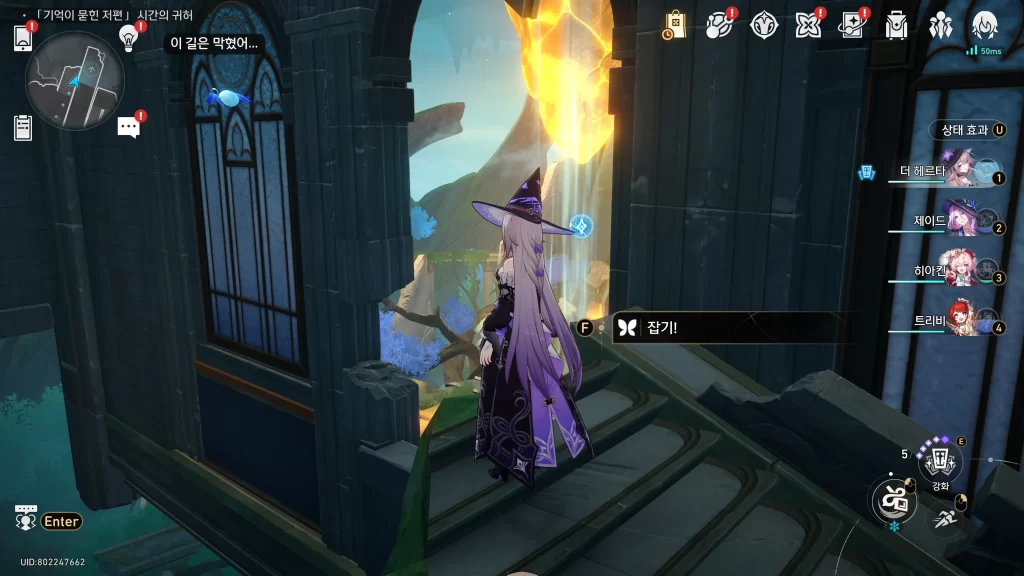
Task: Activate the 강화 technique ability
Action: click(940, 462)
